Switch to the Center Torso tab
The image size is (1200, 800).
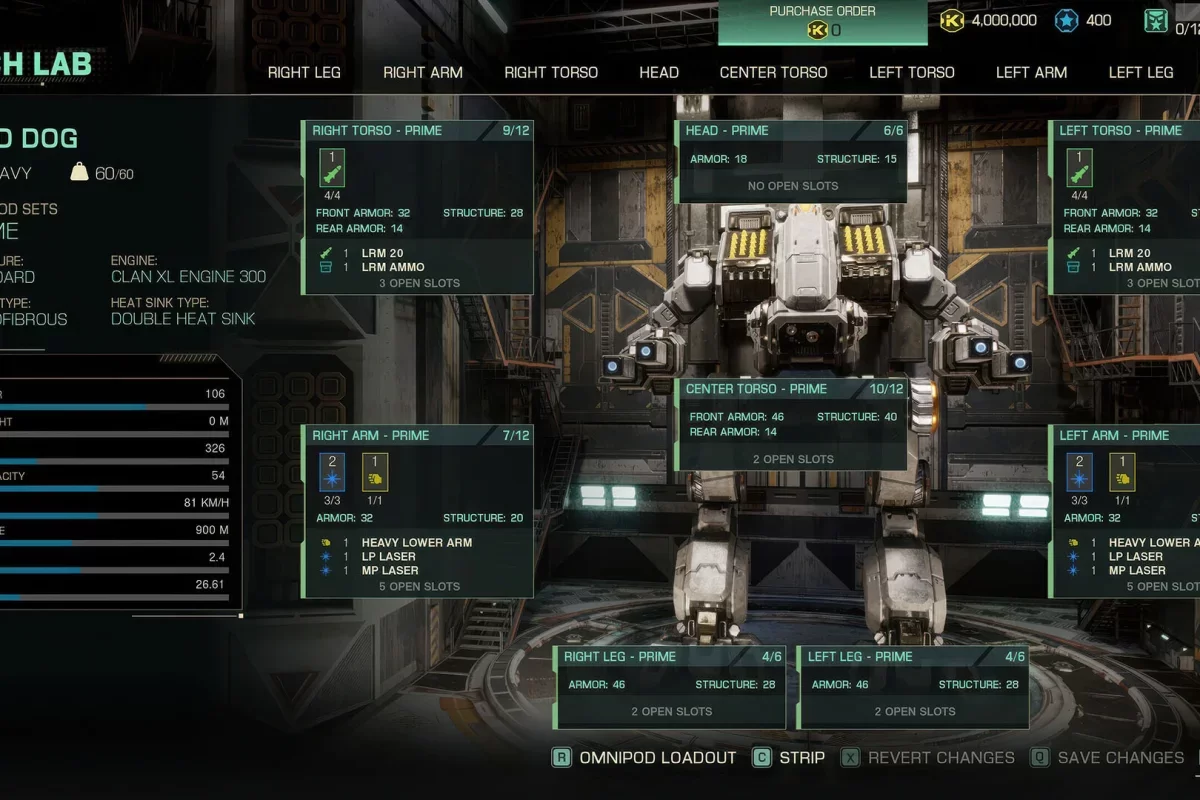coord(773,72)
